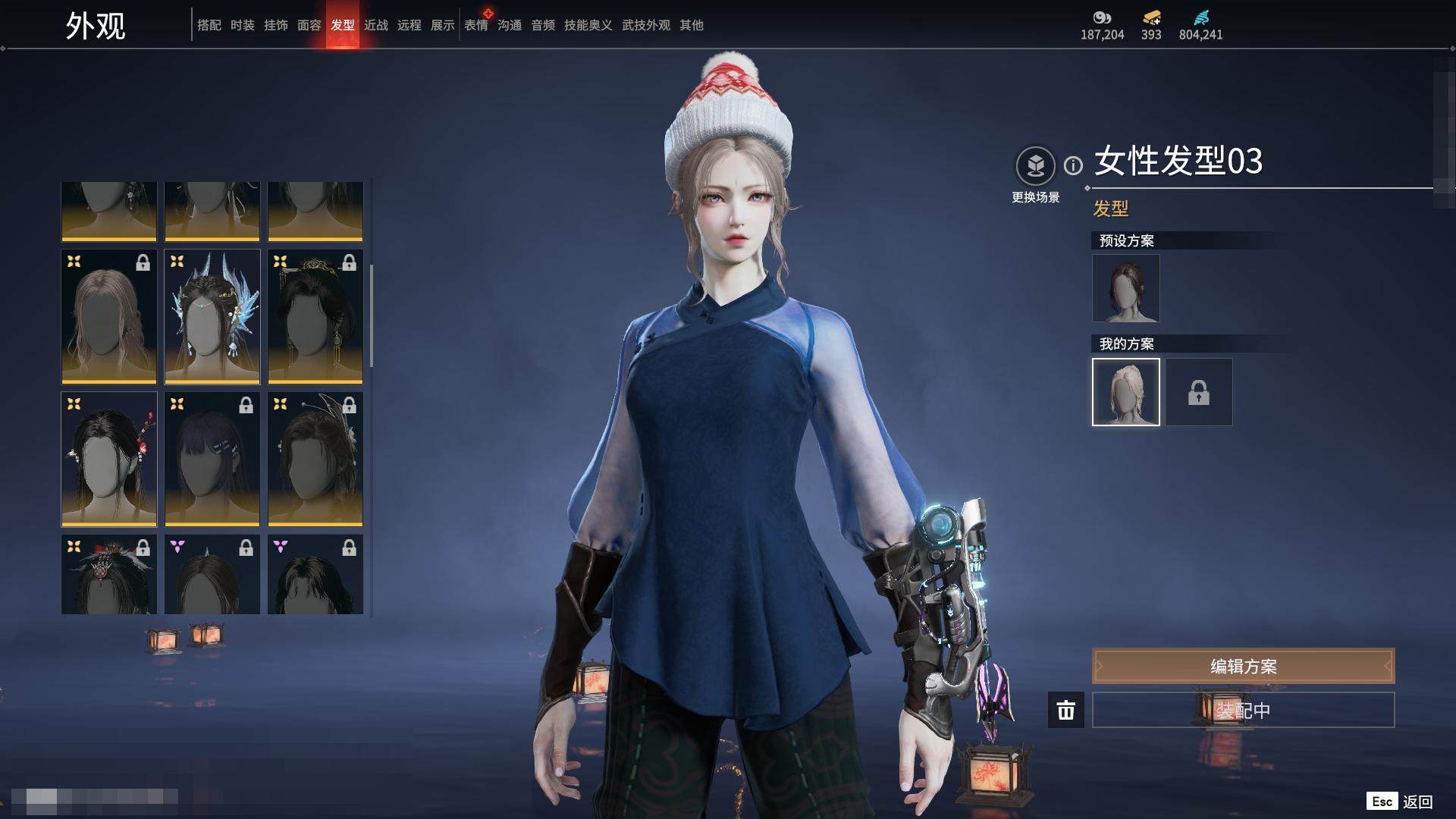The image size is (1456, 819).
Task: Open the 近战 melee tab
Action: click(375, 25)
